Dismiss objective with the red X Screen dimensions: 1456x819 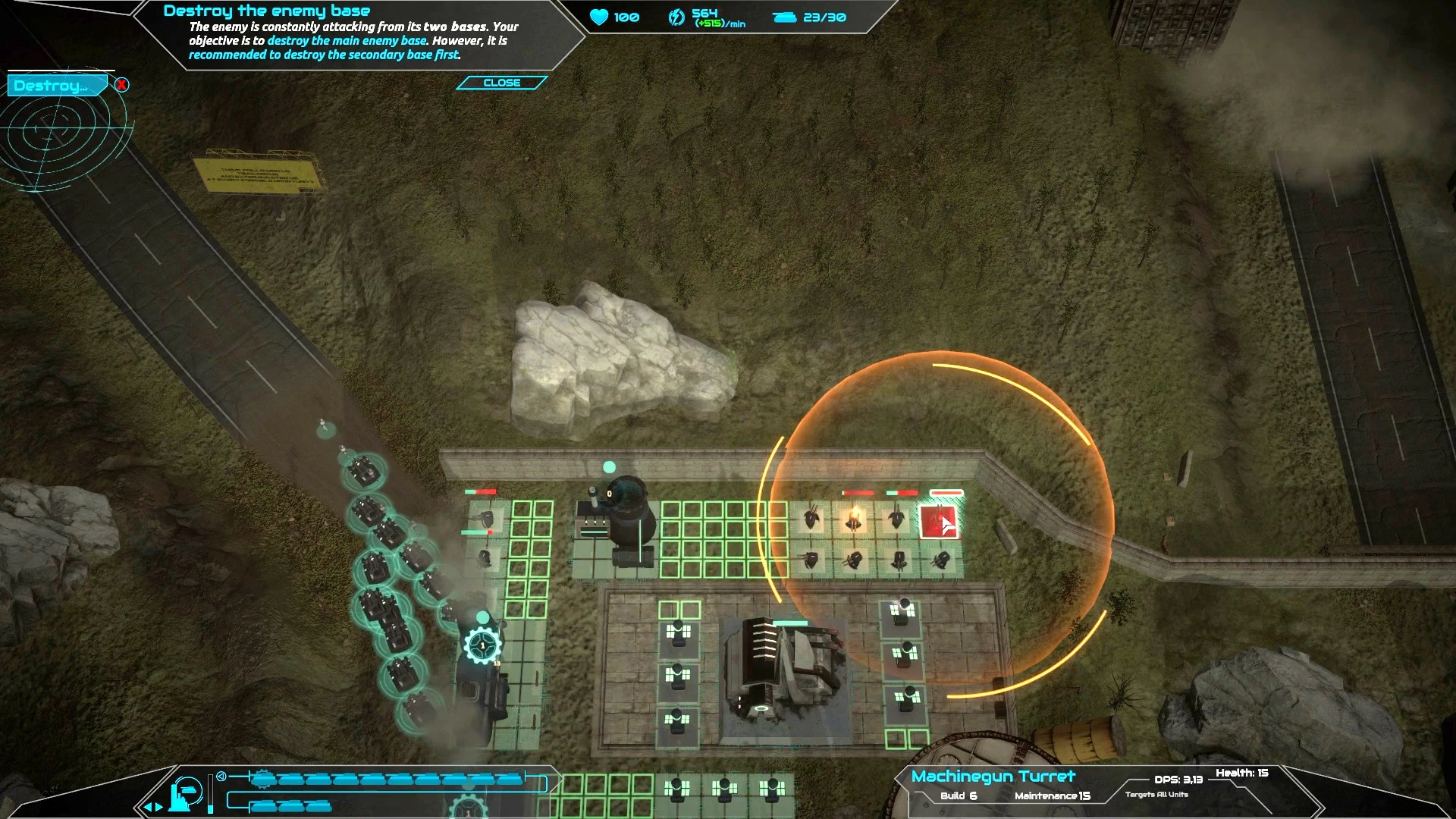[122, 85]
